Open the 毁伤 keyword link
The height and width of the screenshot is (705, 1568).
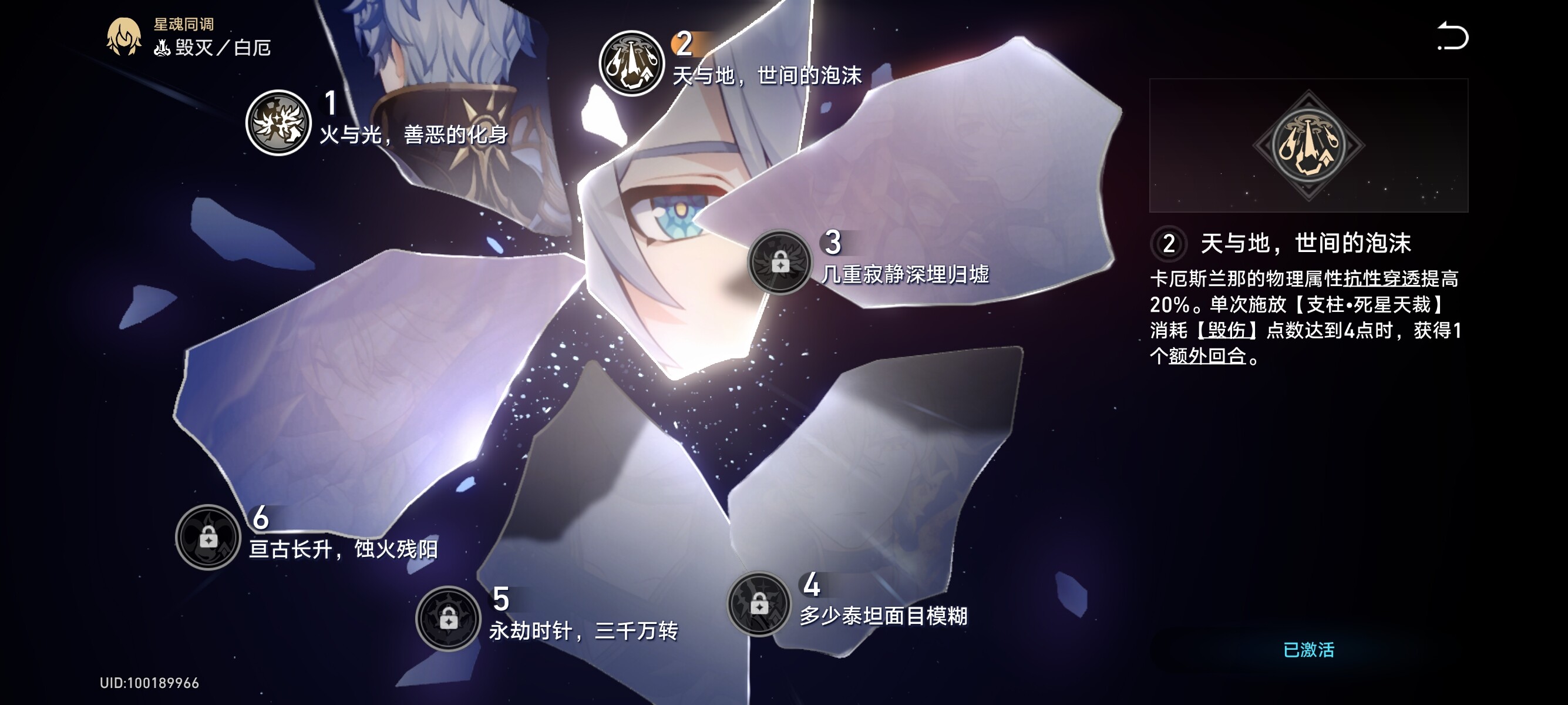click(1226, 331)
